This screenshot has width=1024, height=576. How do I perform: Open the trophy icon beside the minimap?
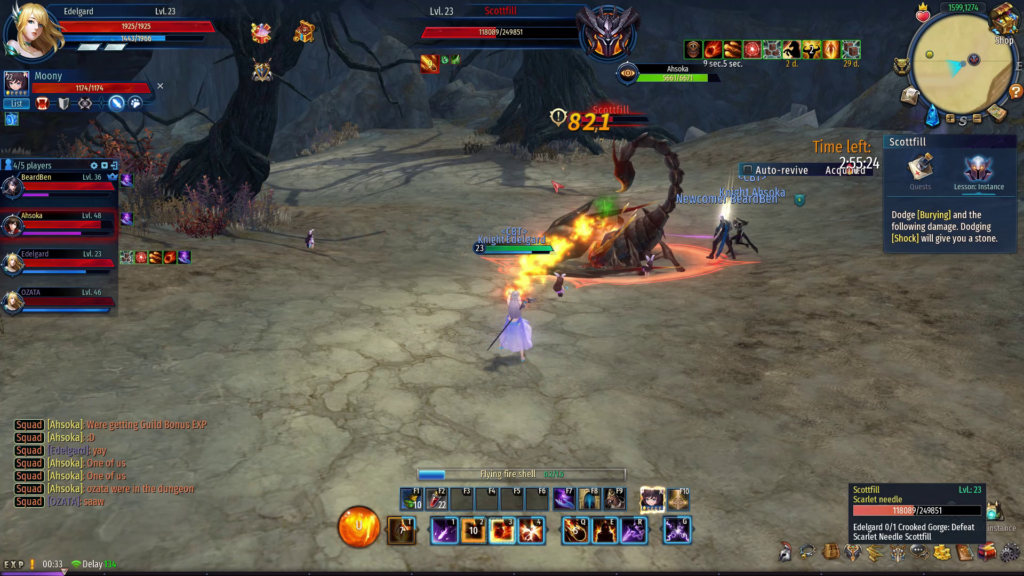click(x=903, y=66)
